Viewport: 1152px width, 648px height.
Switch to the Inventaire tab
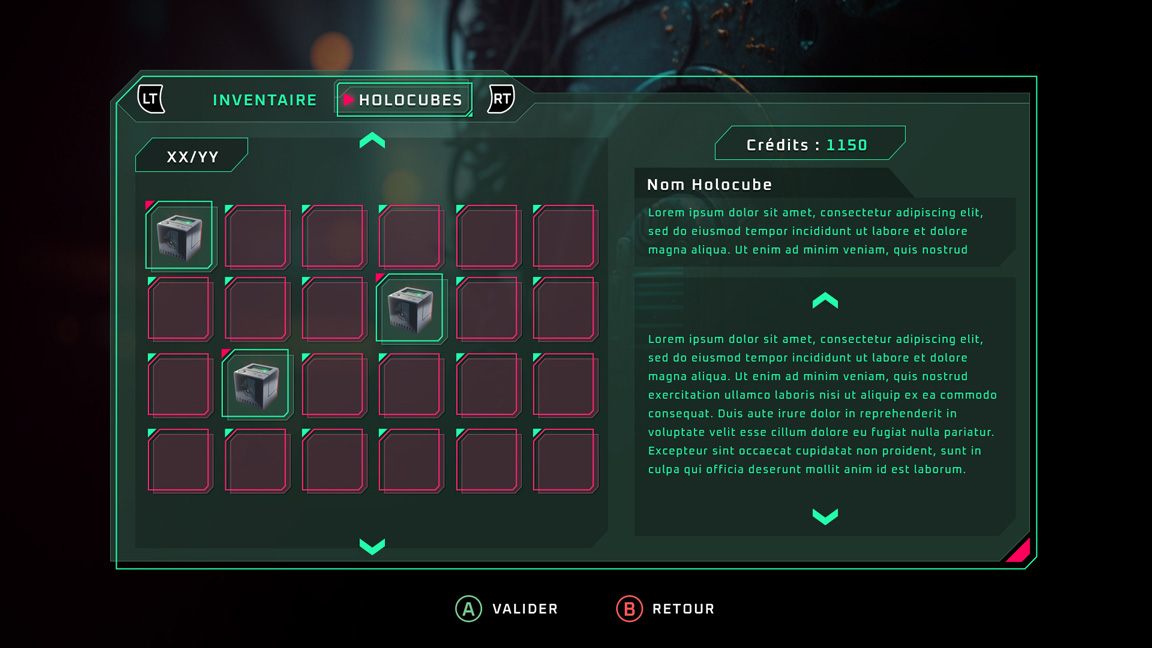(264, 100)
